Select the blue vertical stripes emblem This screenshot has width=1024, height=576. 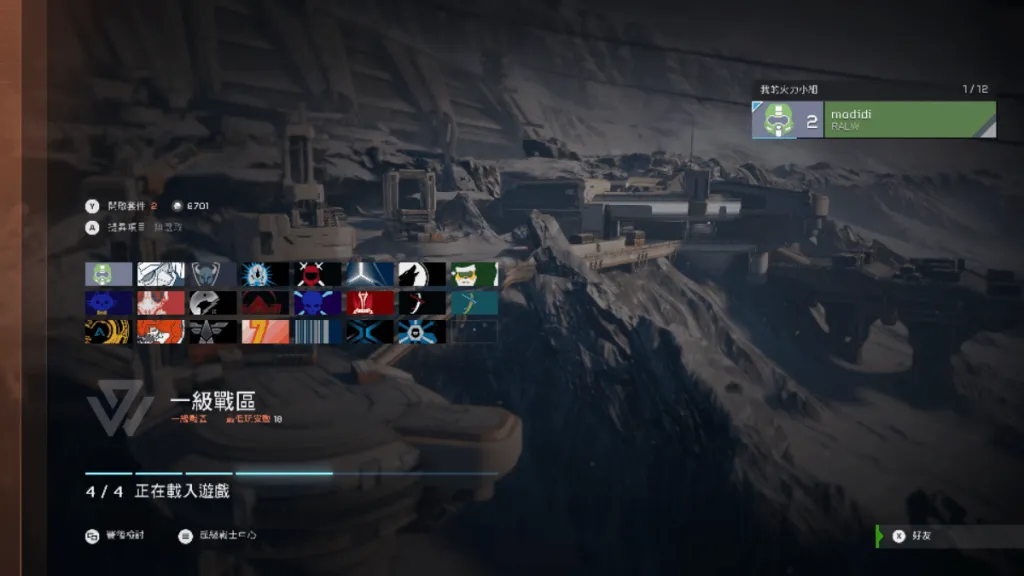pos(317,332)
